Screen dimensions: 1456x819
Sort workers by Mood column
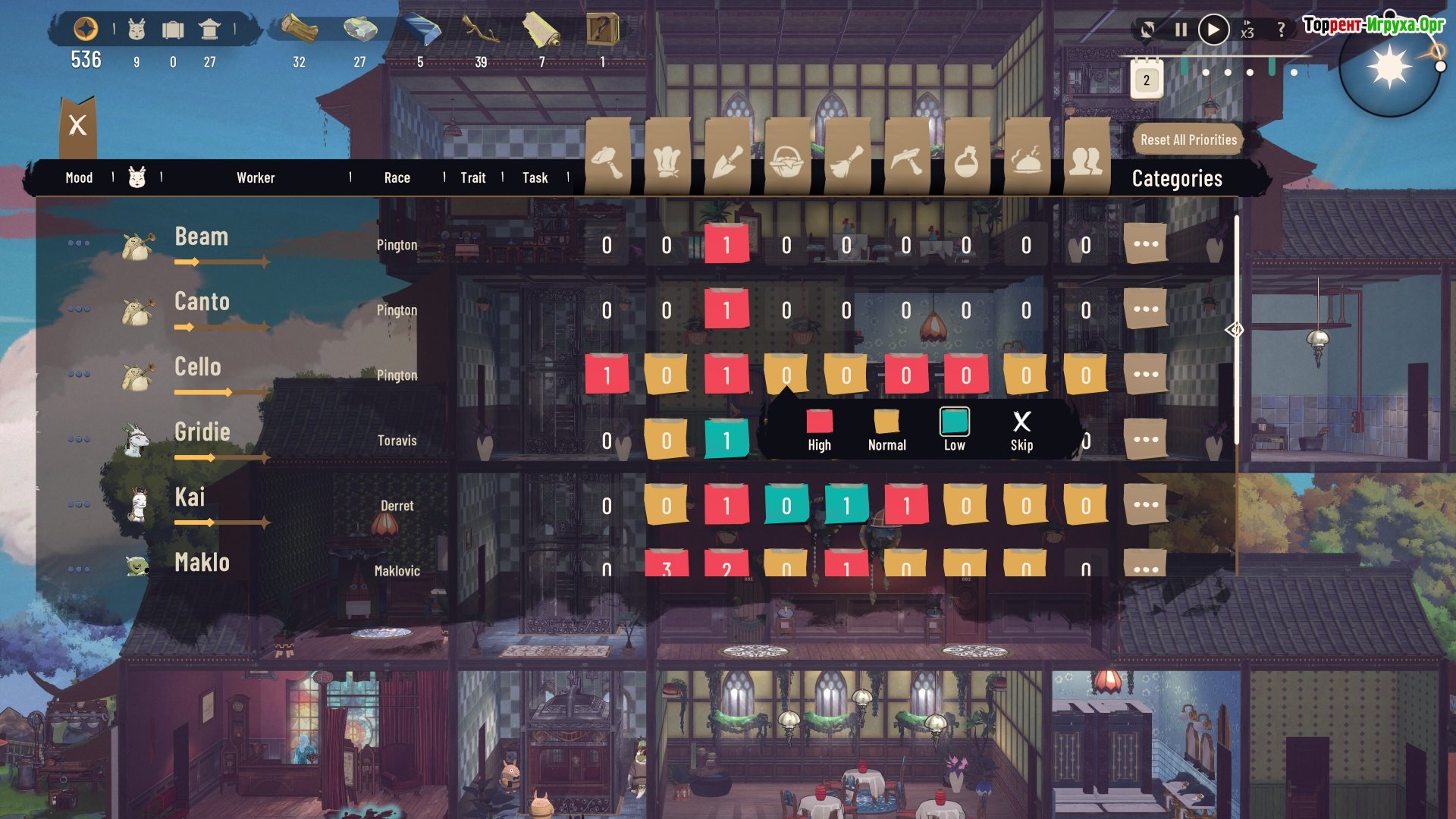coord(79,178)
